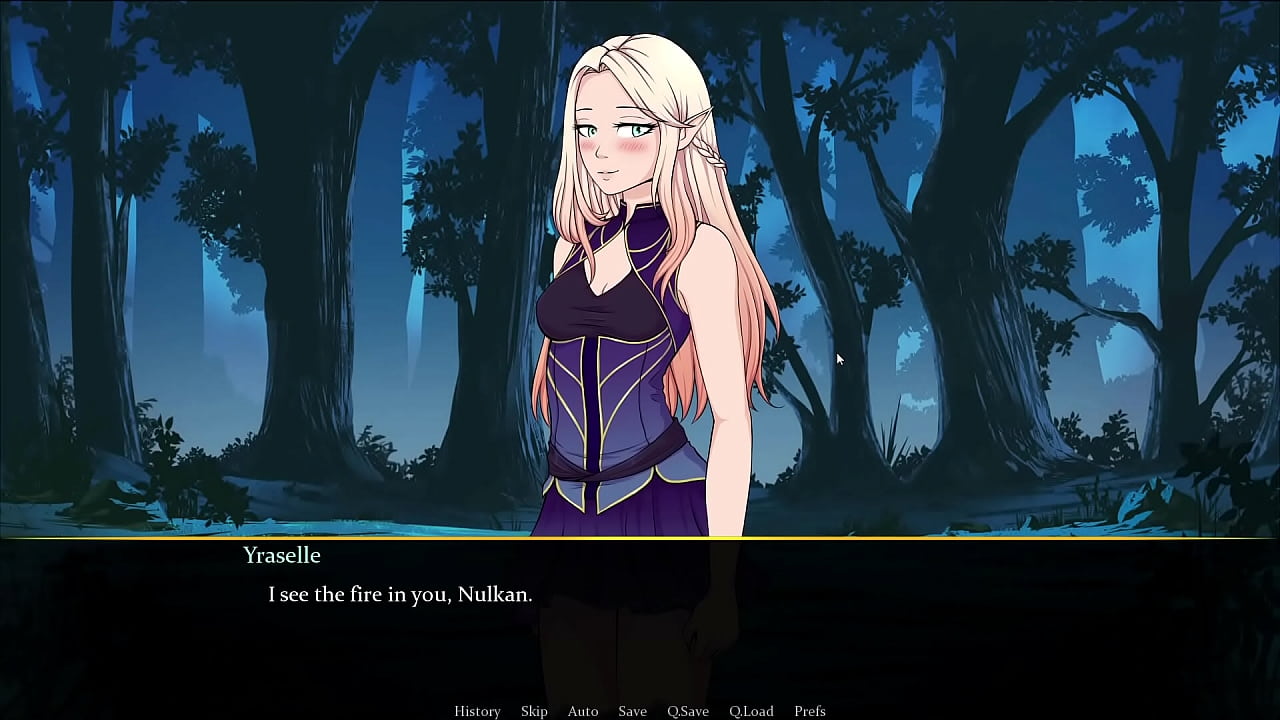Viewport: 1280px width, 720px height.
Task: Perform a Quick Save with Q.Save
Action: pyautogui.click(x=688, y=710)
